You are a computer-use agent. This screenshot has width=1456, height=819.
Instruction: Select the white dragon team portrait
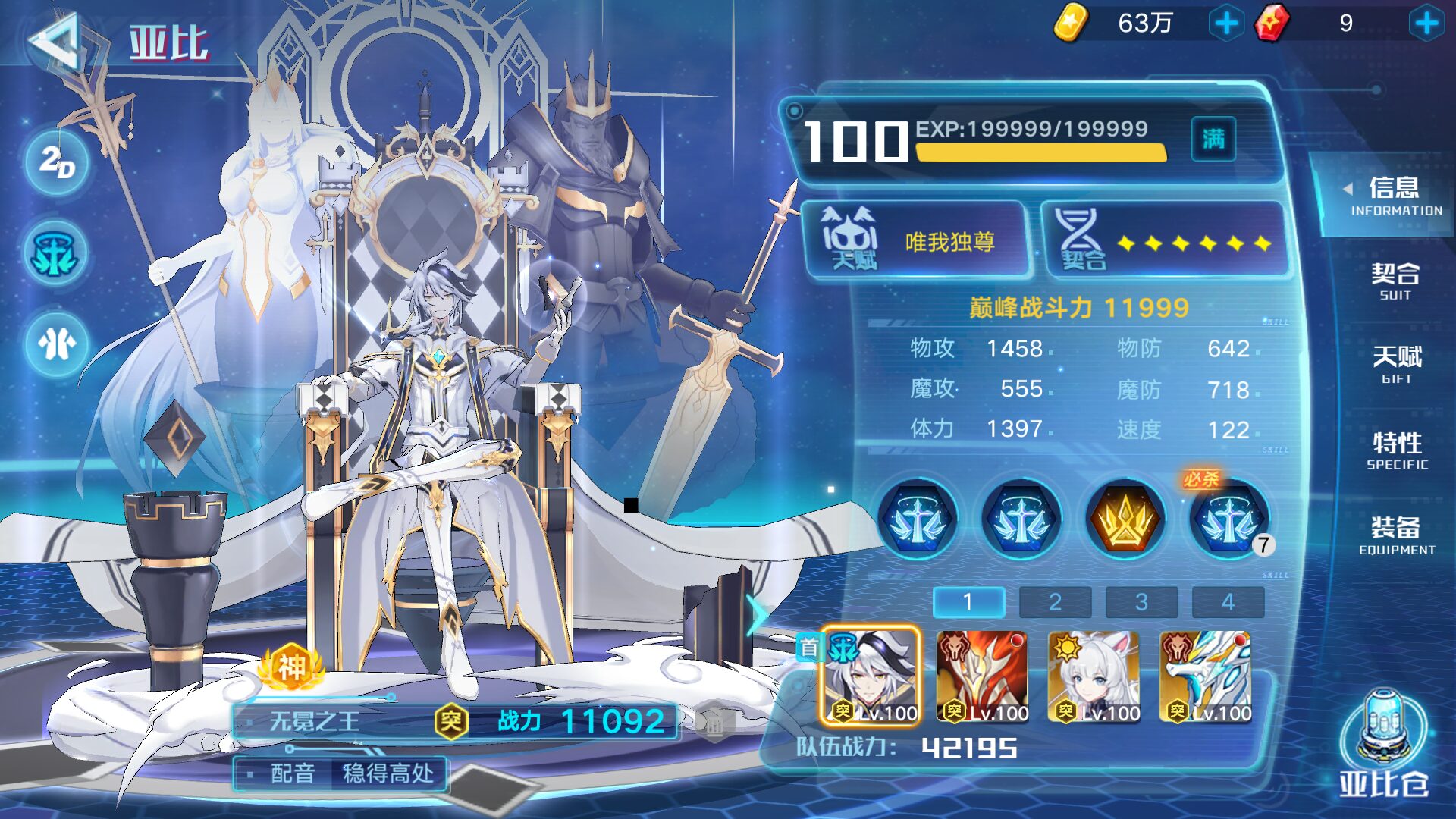1205,676
